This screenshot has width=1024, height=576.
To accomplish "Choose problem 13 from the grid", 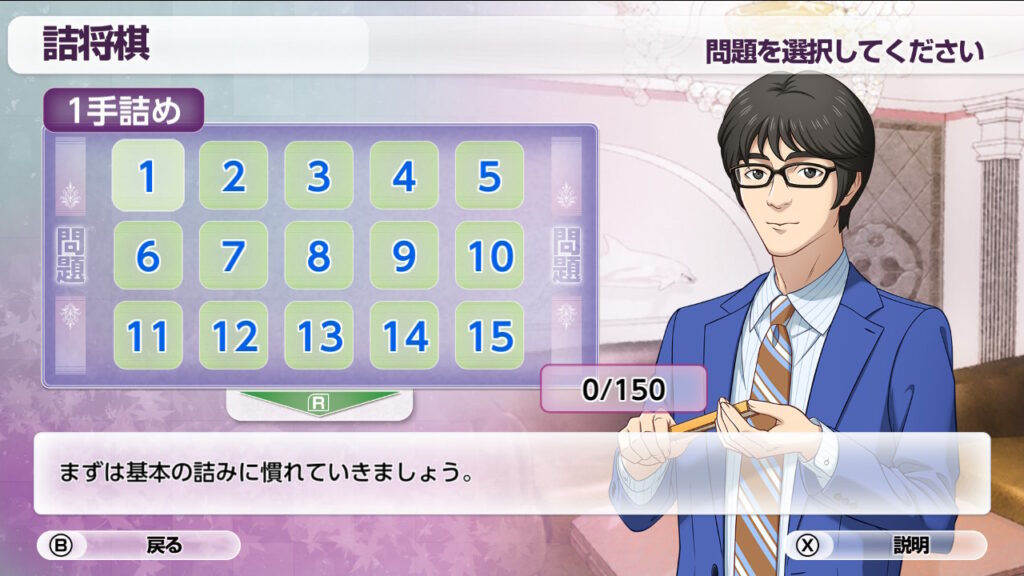I will pos(318,336).
